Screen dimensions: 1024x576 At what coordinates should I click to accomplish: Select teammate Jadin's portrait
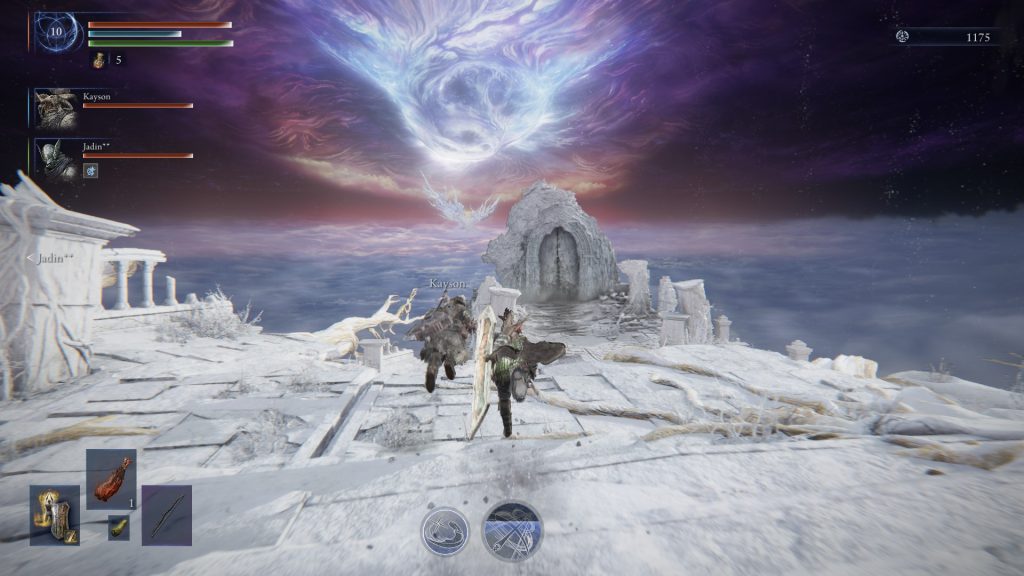pos(55,158)
